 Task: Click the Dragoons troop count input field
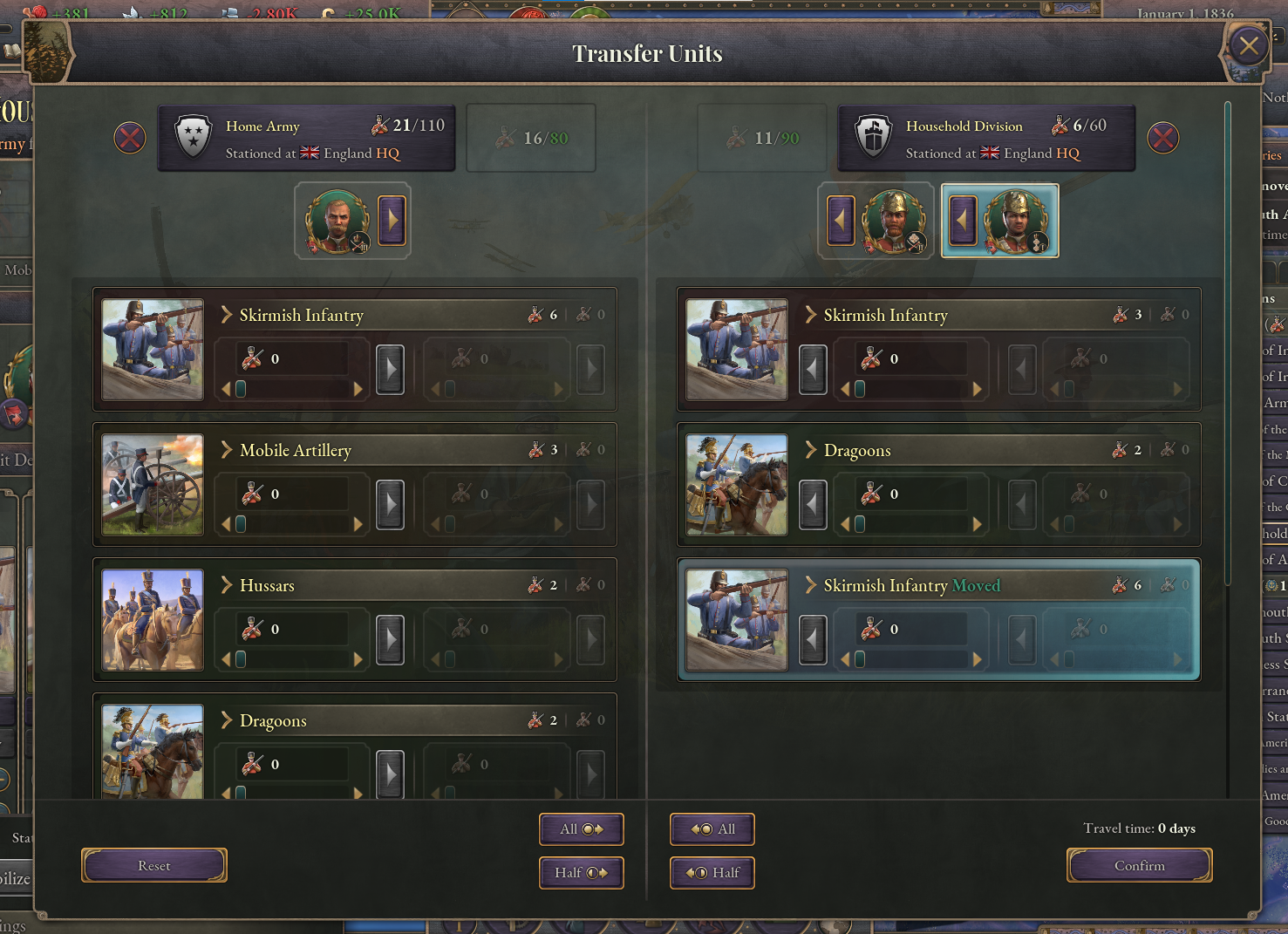pos(292,764)
